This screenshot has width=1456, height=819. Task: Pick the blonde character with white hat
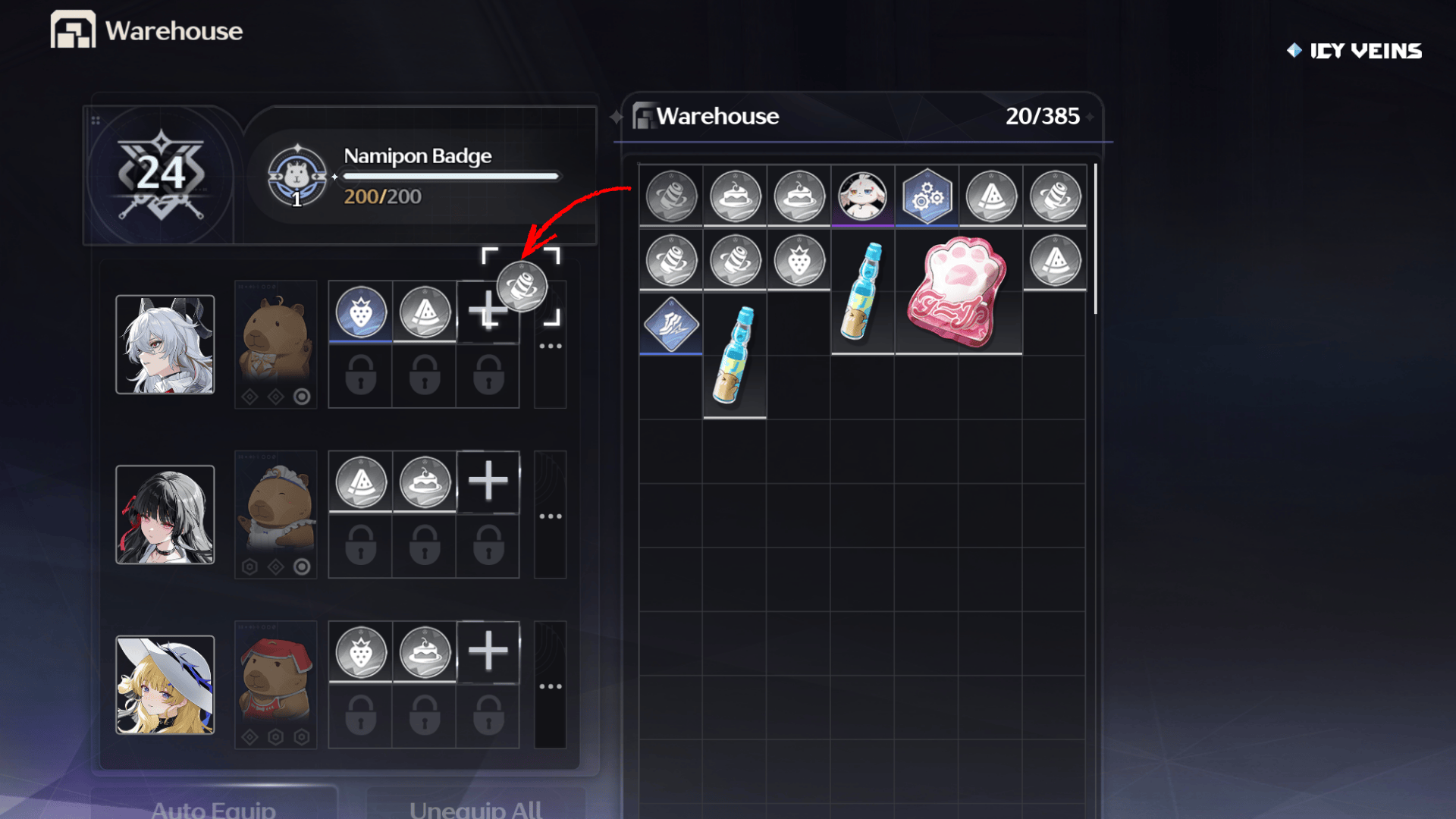coord(165,685)
